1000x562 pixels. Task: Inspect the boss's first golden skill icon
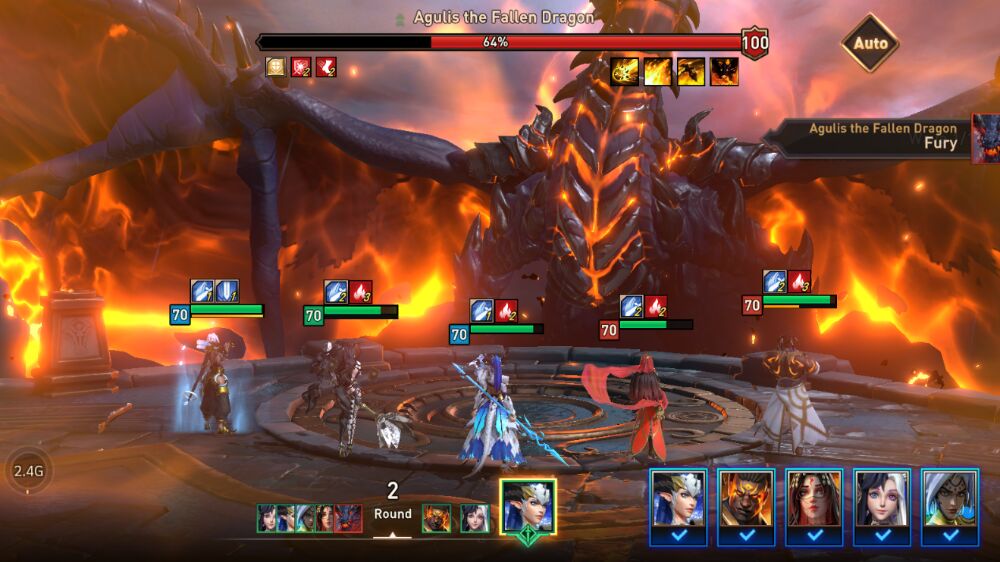pyautogui.click(x=625, y=71)
